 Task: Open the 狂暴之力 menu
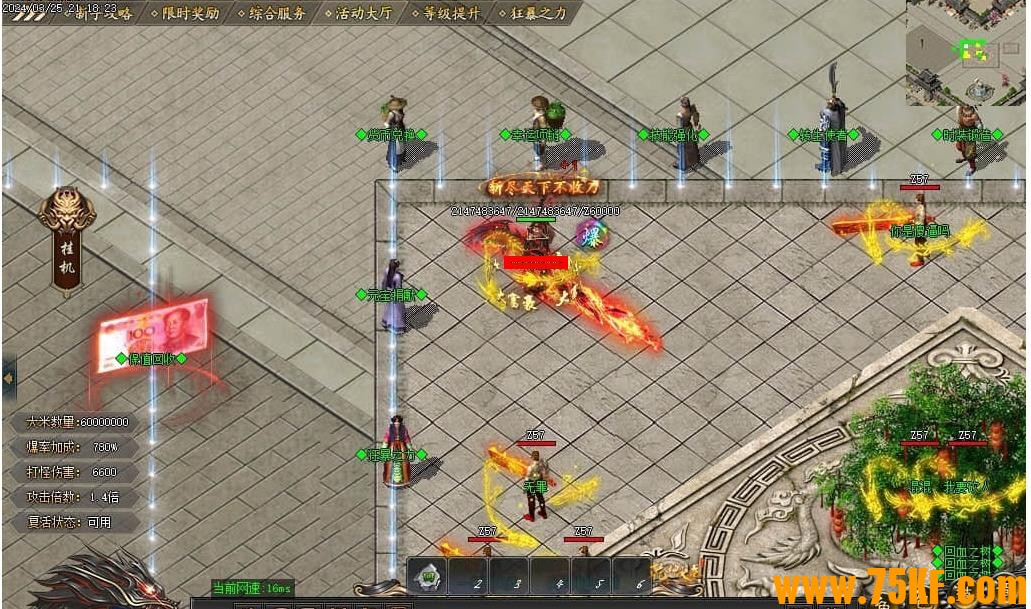click(x=538, y=14)
